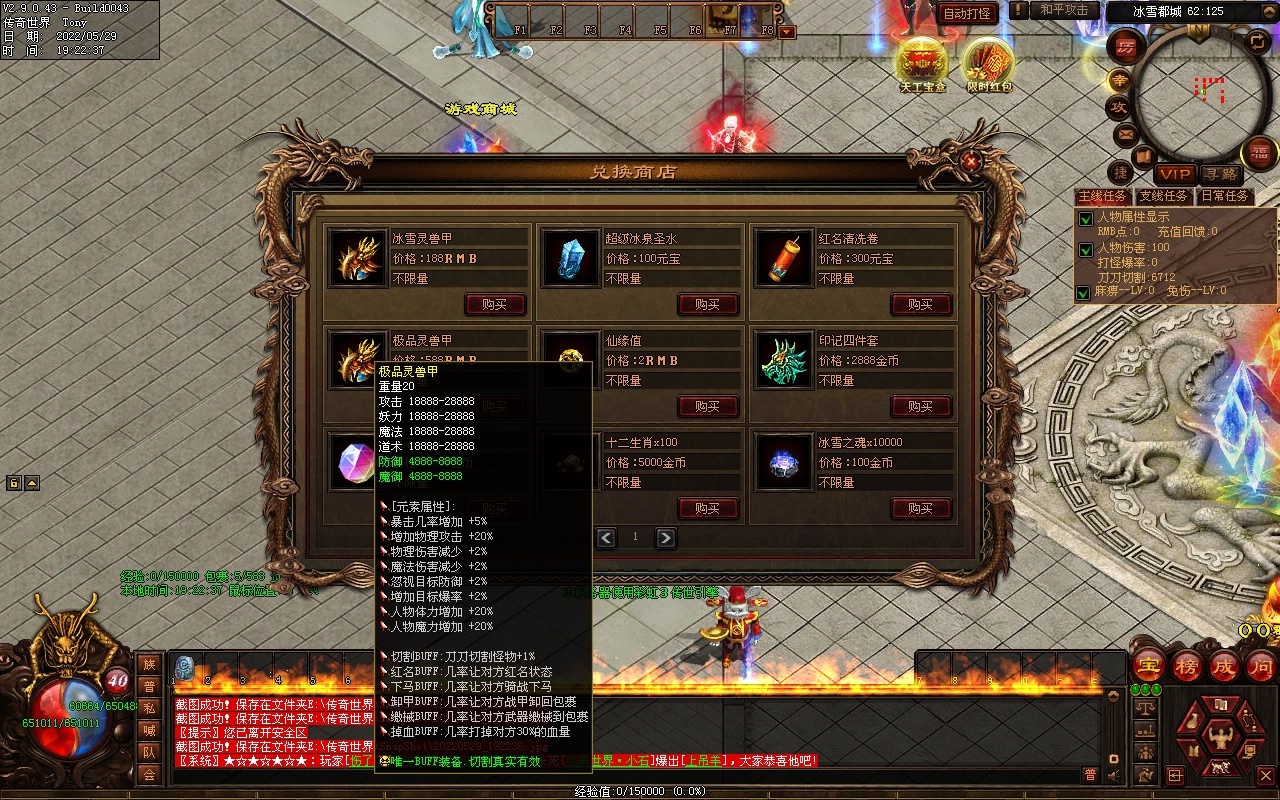The image size is (1280, 800).
Task: Buy the 冰雪灵兽甲 armor
Action: 495,304
